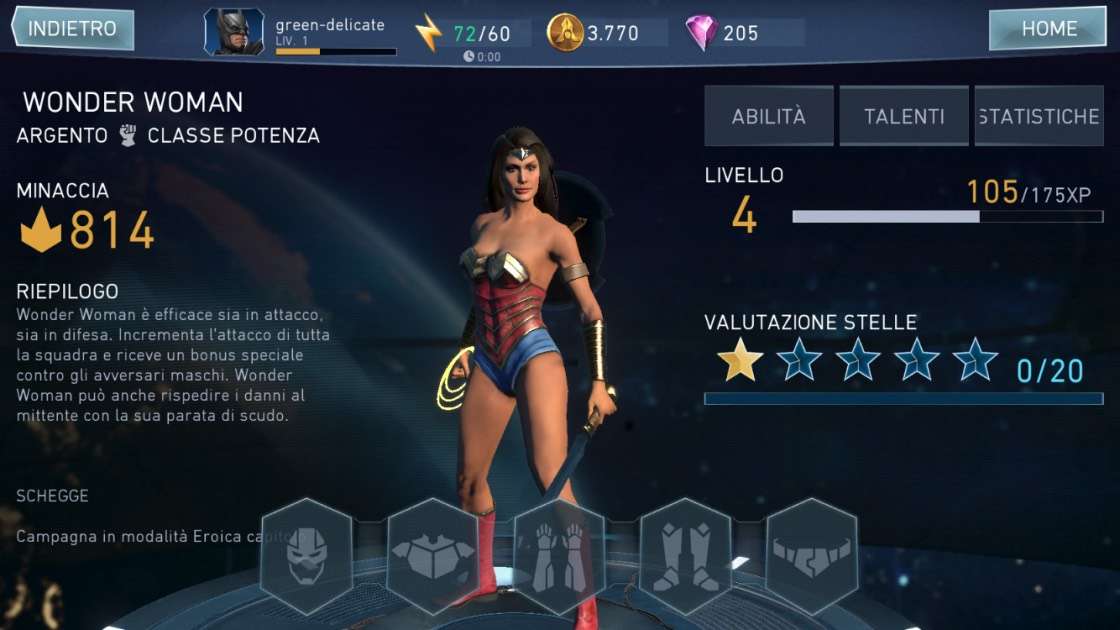Image resolution: width=1120 pixels, height=630 pixels.
Task: Show the STATISTICHE tab
Action: point(1038,116)
